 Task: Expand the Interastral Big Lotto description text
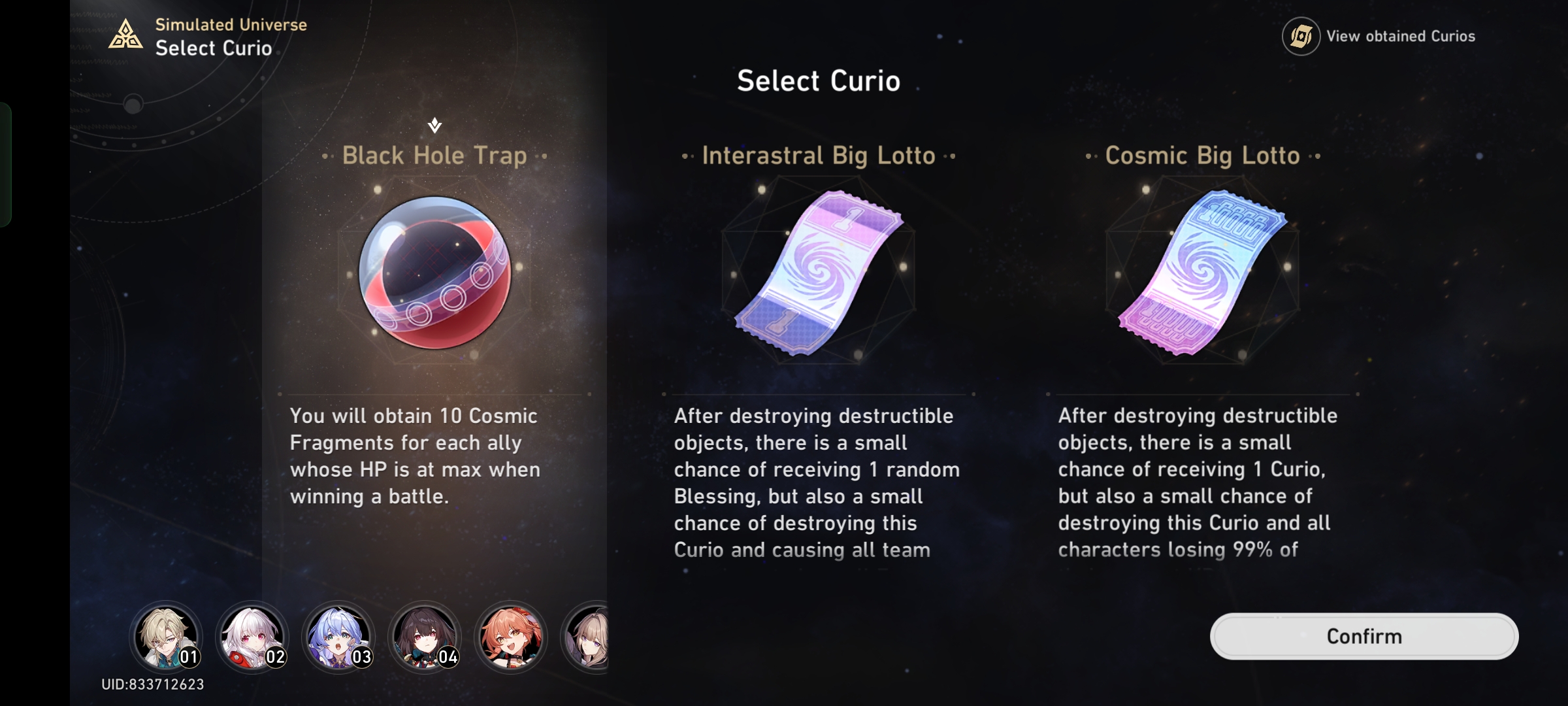point(817,484)
